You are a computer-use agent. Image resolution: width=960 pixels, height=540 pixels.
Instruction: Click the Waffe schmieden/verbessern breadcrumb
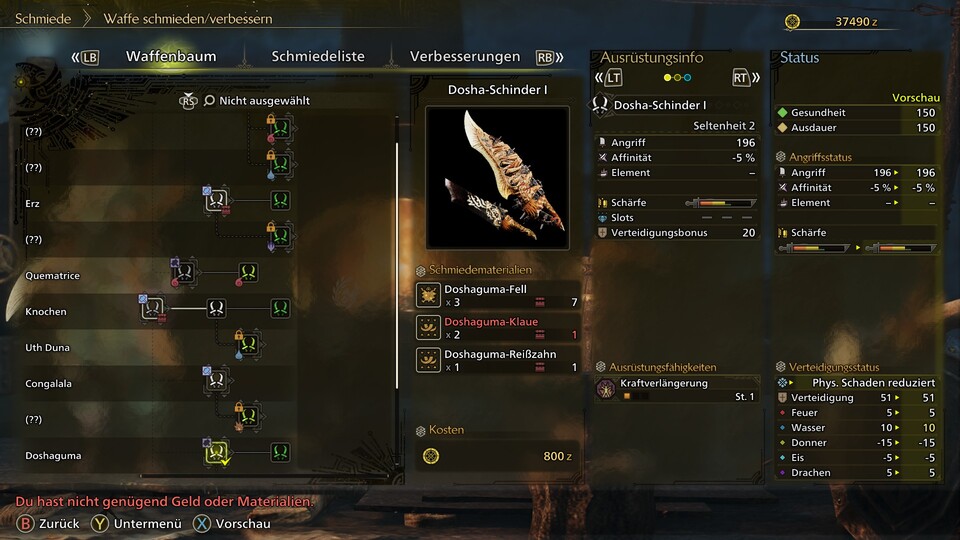[x=188, y=19]
